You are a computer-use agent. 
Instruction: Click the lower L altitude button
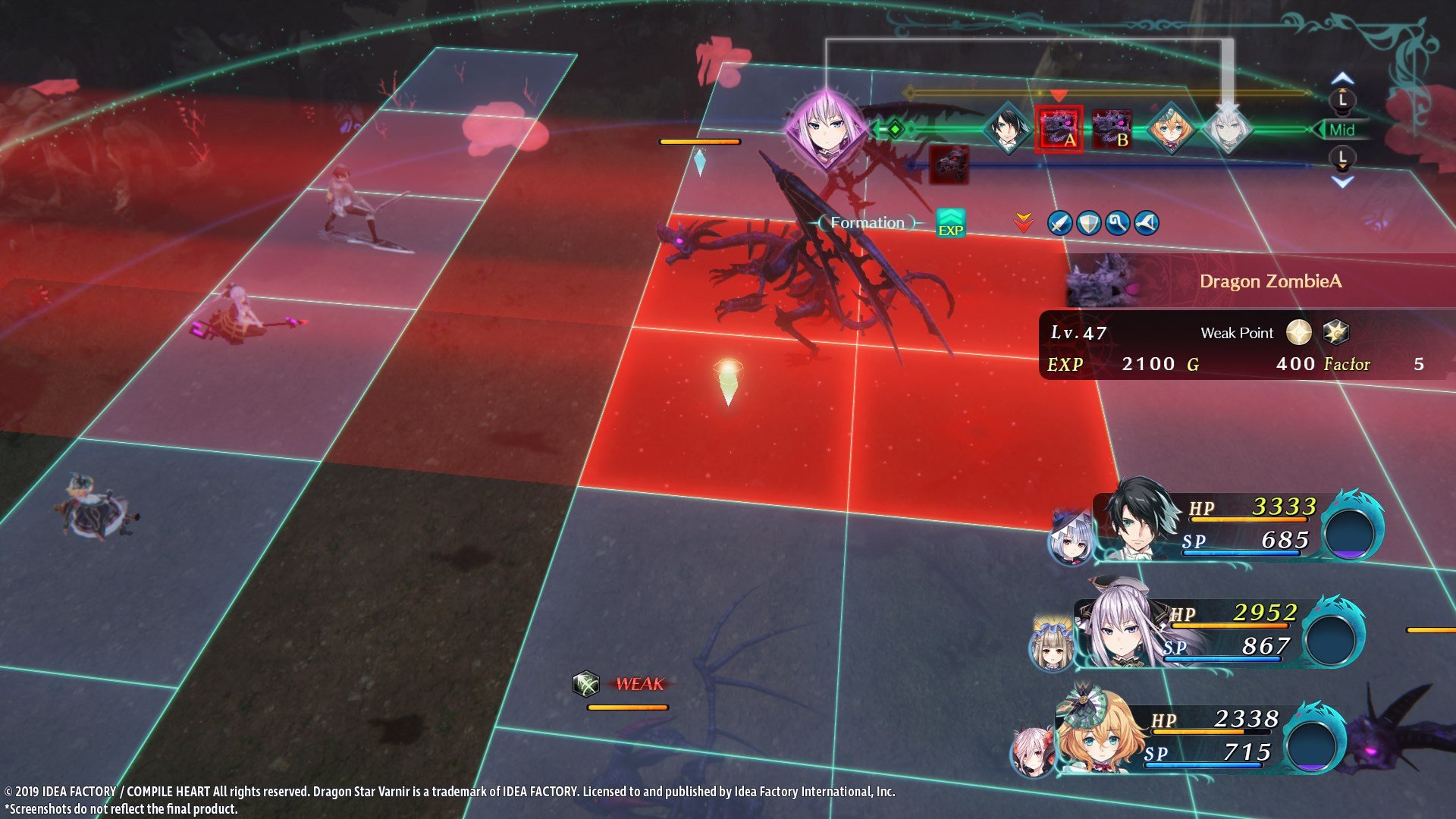[x=1341, y=157]
